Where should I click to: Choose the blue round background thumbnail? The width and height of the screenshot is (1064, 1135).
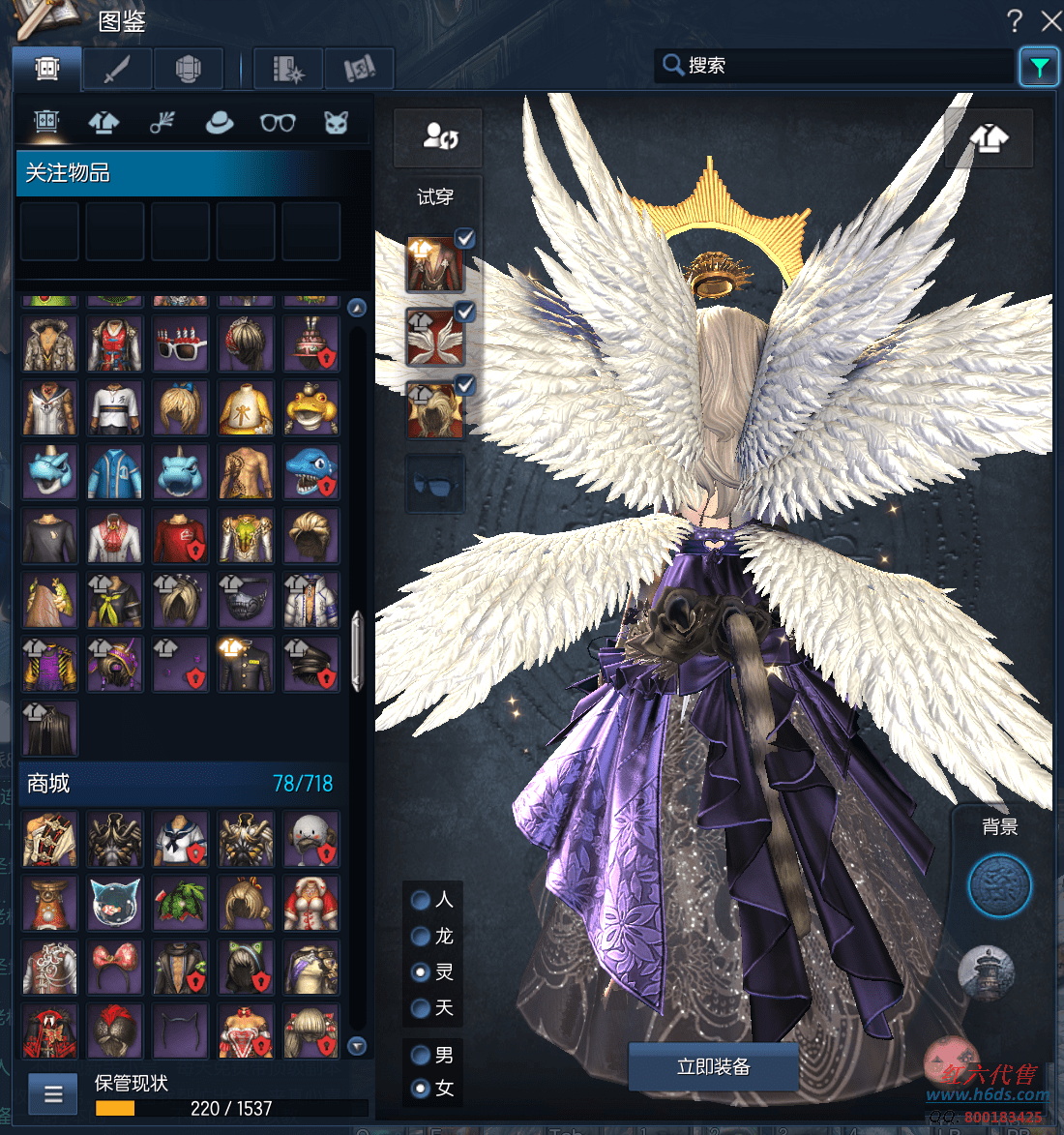(x=999, y=885)
